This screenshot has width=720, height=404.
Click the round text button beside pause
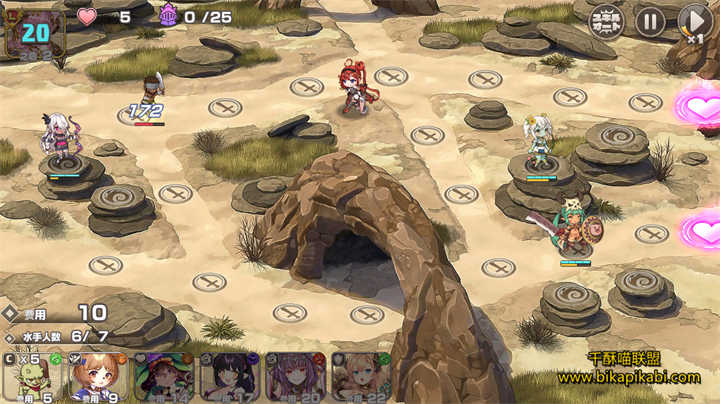click(x=606, y=21)
